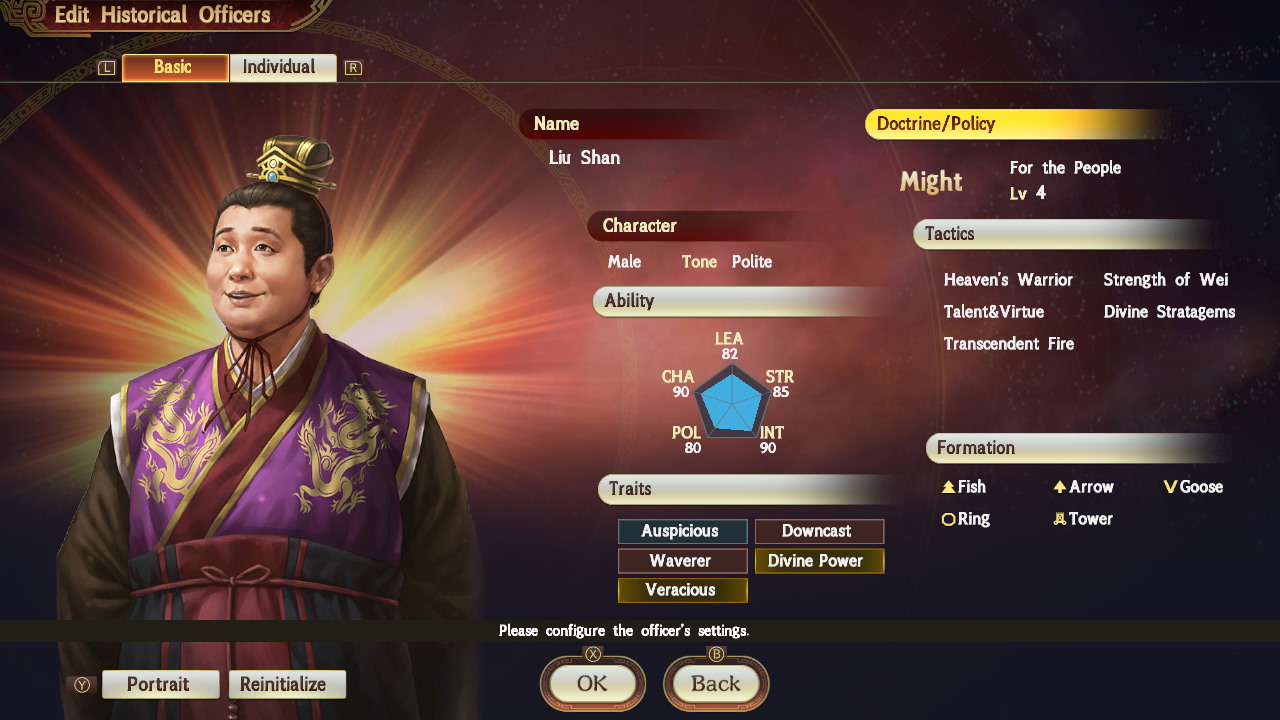Select the Arrow formation icon
The width and height of the screenshot is (1280, 720).
1059,487
